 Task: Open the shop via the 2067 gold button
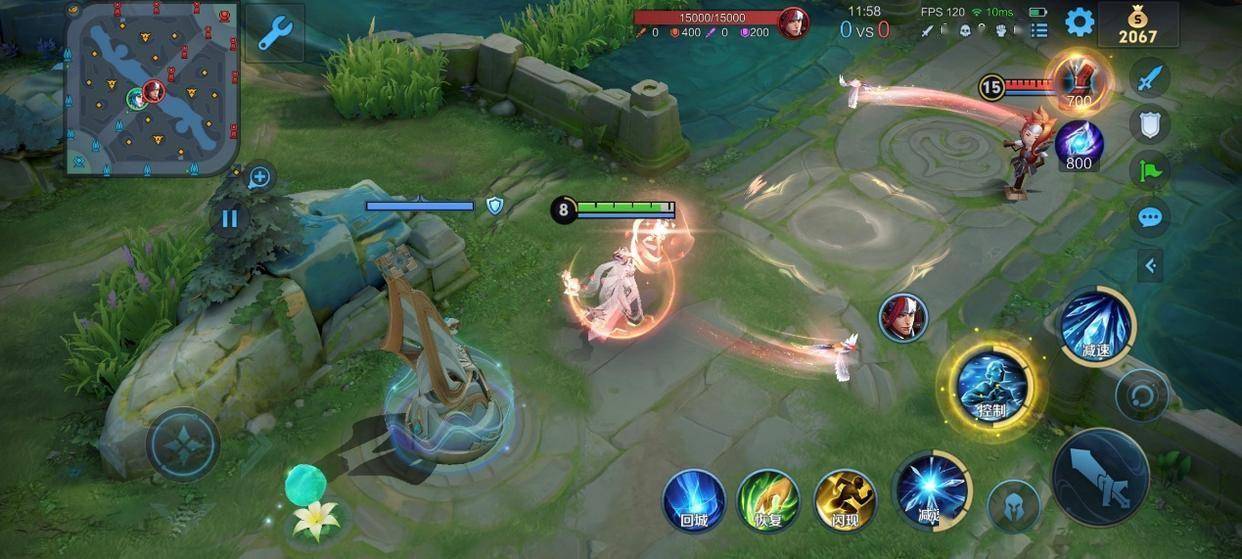[1137, 23]
